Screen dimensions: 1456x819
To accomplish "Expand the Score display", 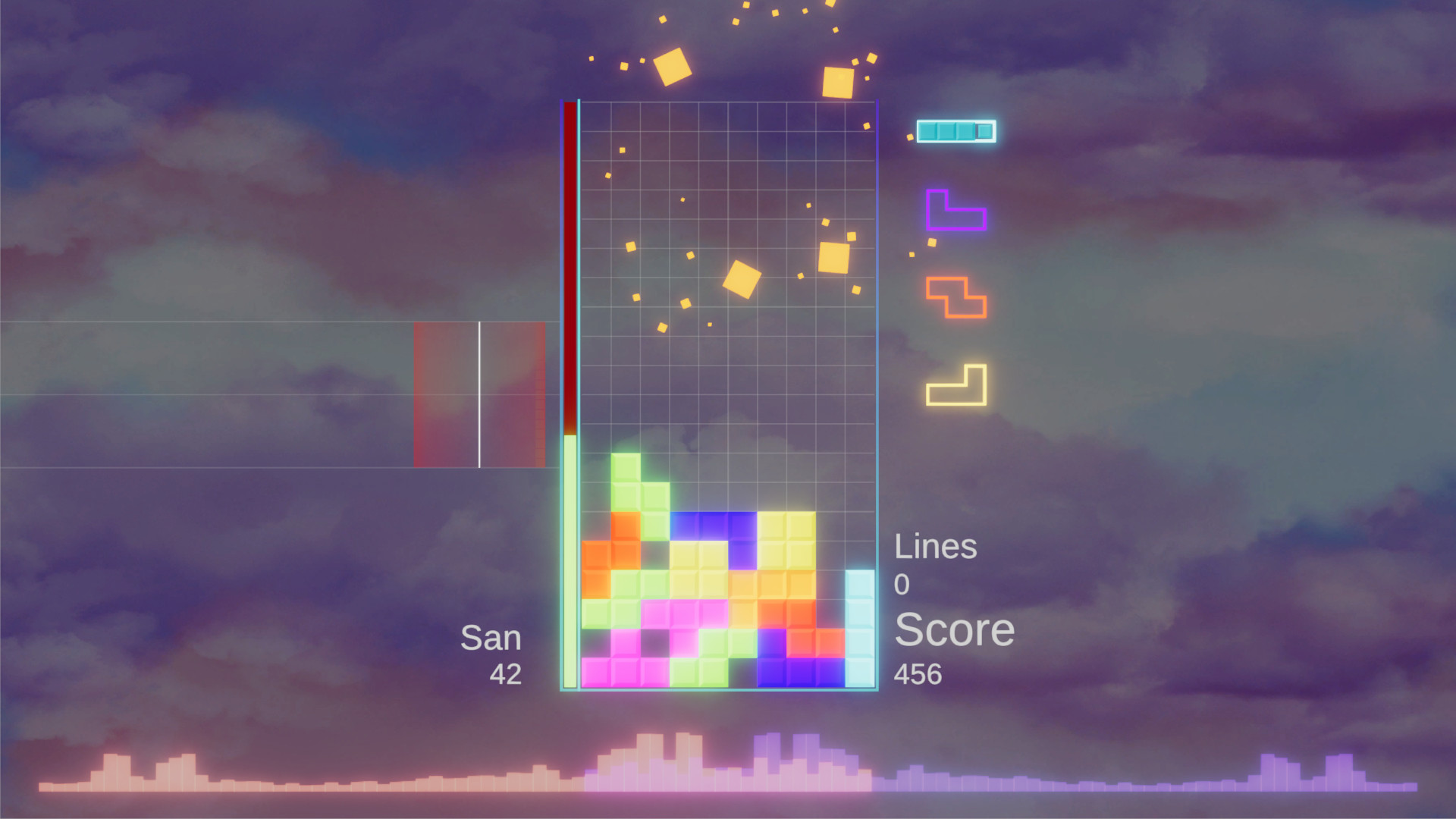I will tap(954, 629).
